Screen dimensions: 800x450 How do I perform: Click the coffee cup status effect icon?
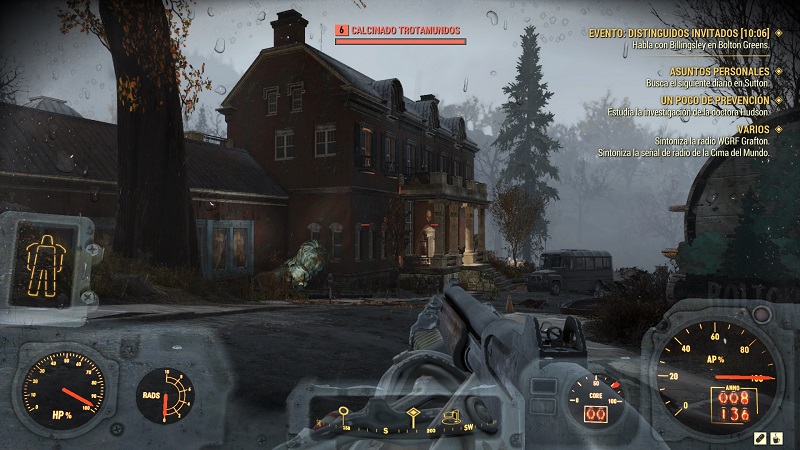pos(778,436)
